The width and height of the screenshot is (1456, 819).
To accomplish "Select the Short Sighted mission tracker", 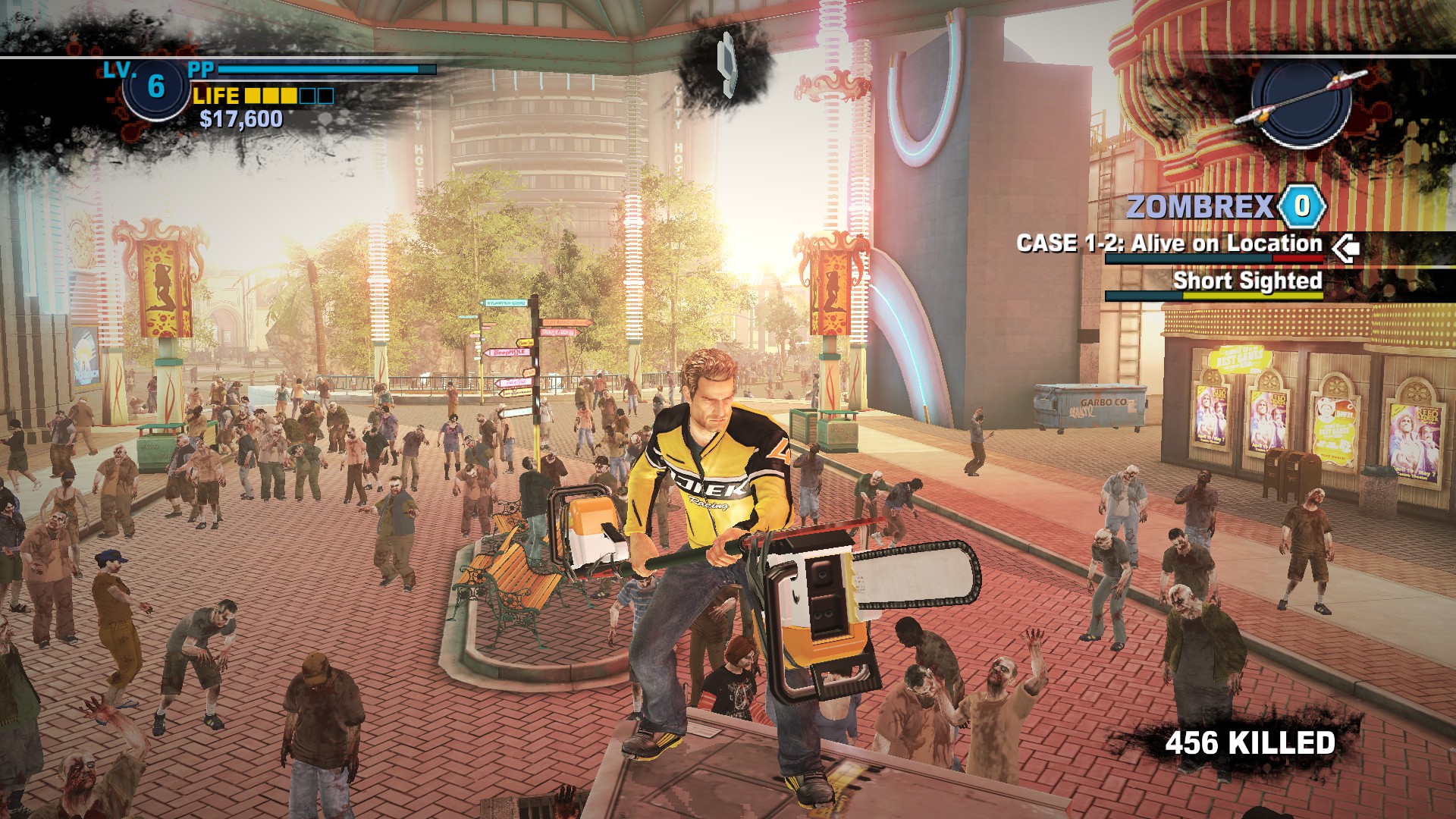I will (x=1247, y=281).
